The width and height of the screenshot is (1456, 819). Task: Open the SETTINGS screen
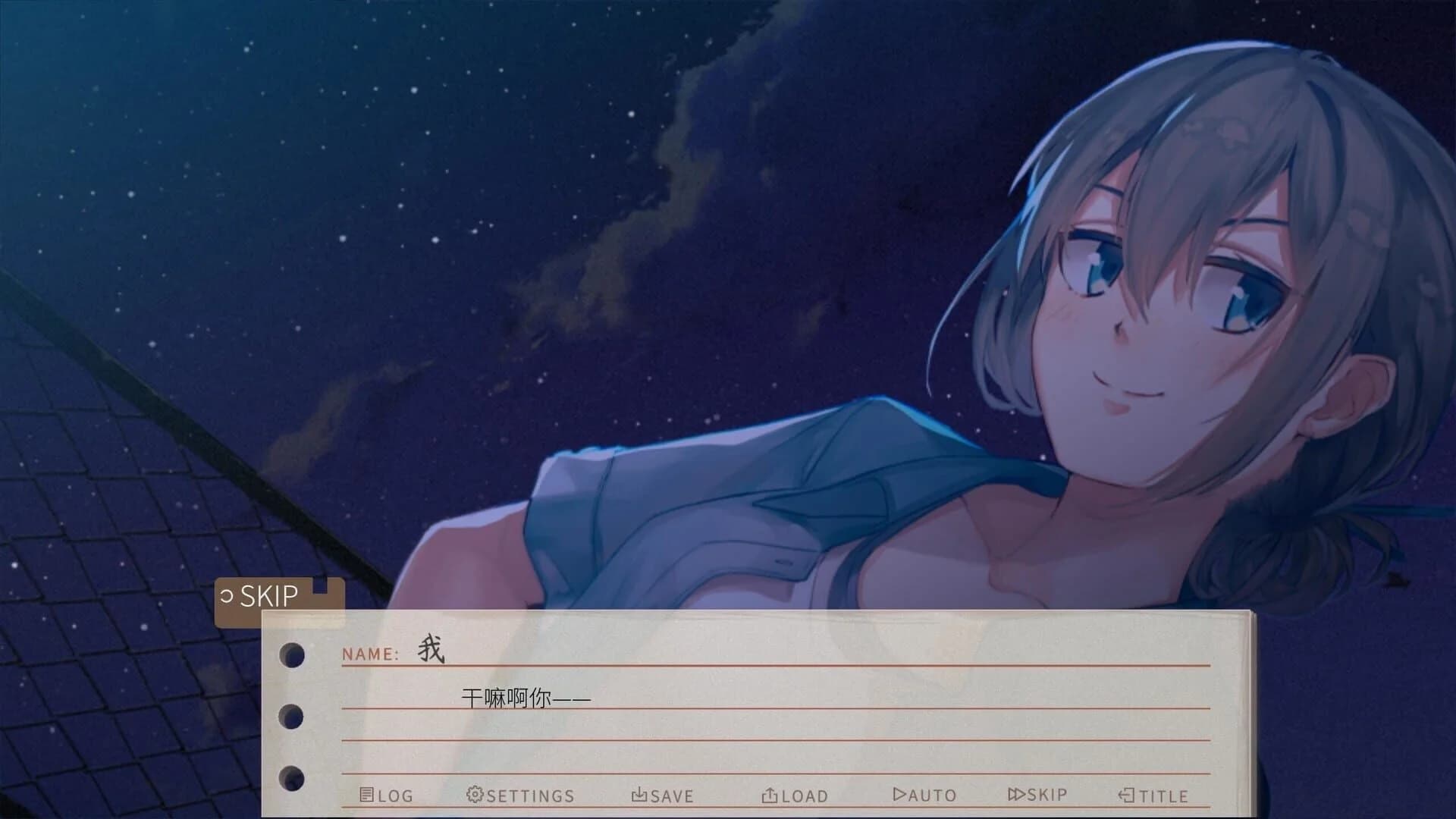coord(523,795)
